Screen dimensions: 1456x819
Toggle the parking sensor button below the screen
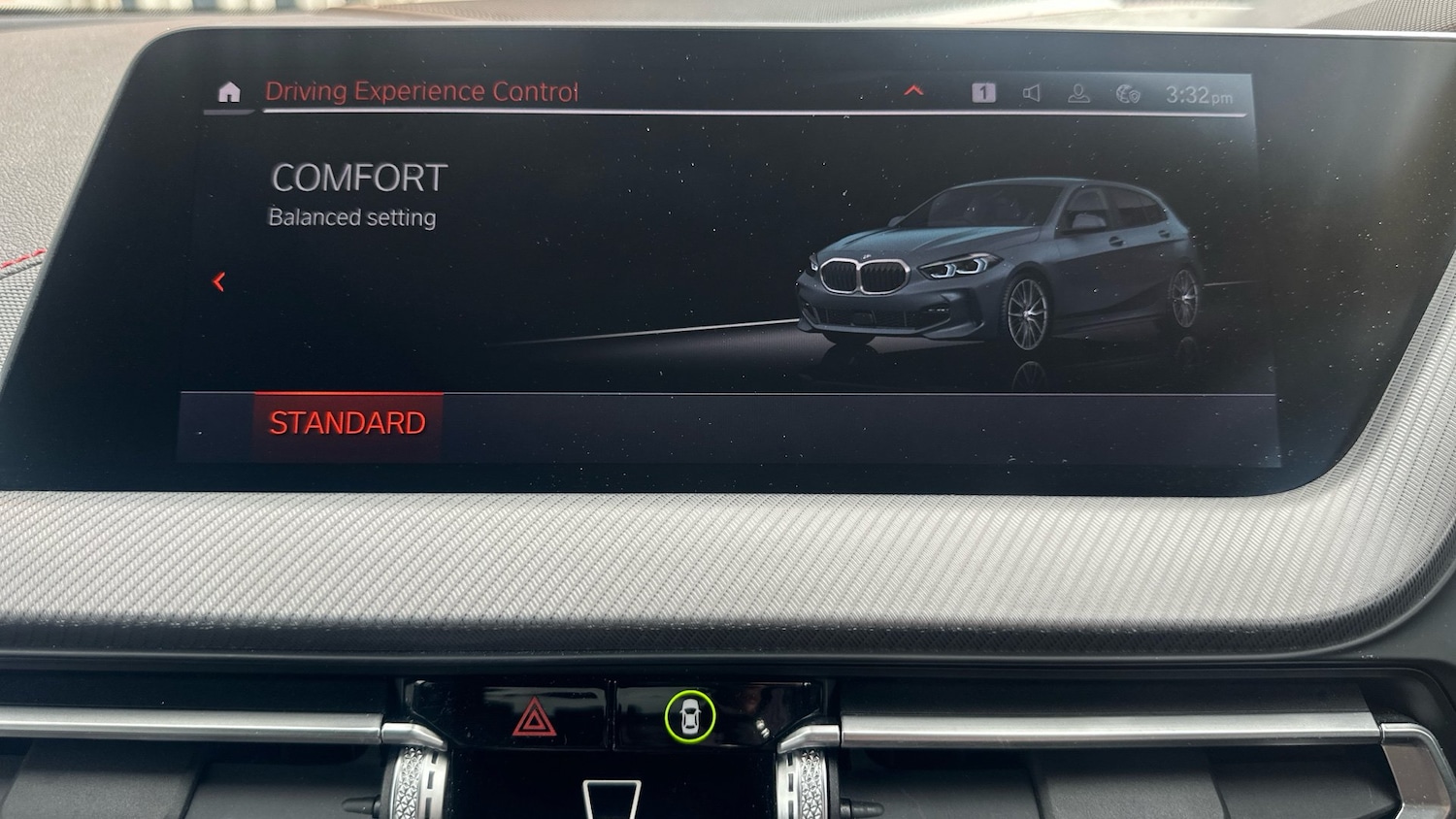[691, 717]
